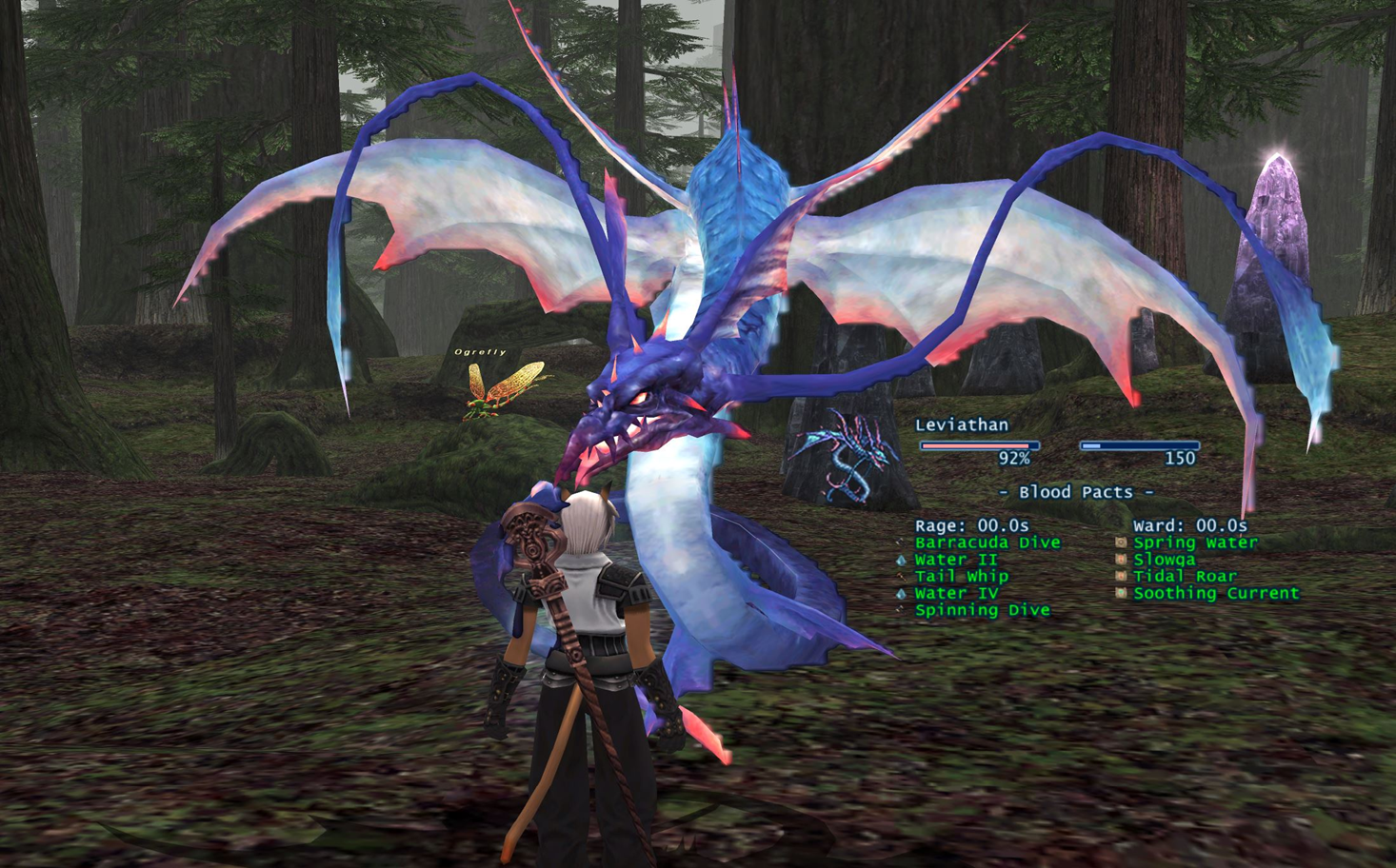
Task: Select the Tail Whip ability icon
Action: tap(899, 576)
